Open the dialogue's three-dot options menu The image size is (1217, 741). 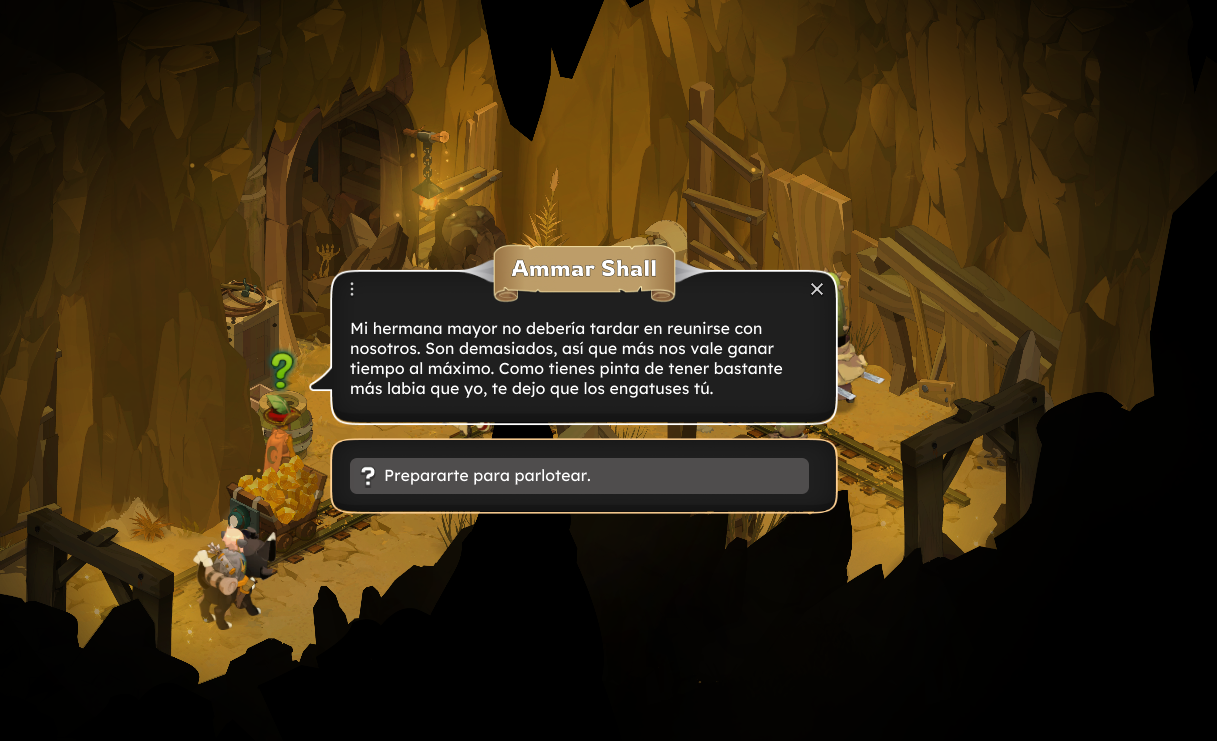(x=352, y=289)
